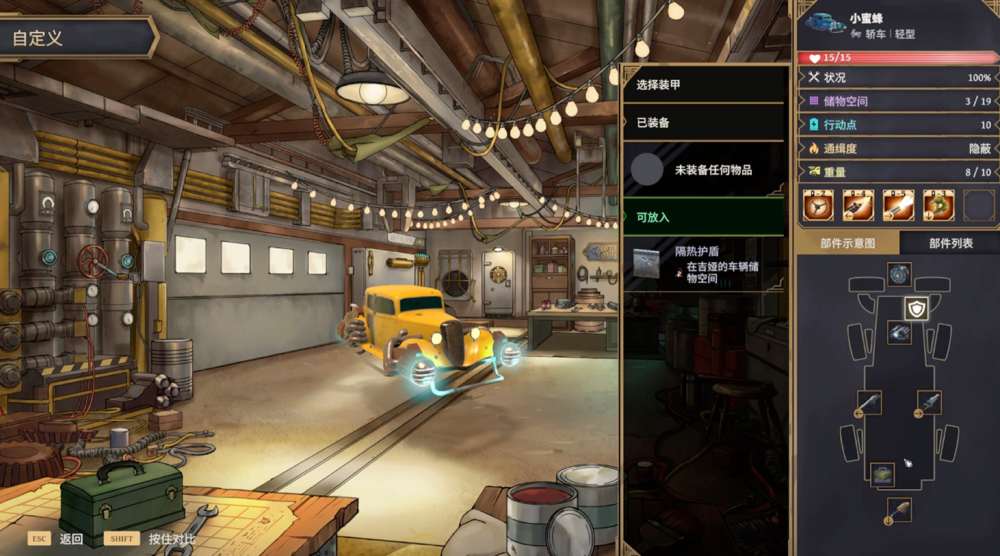Click the 重量 weight stat row
The width and height of the screenshot is (1000, 556).
tap(897, 172)
